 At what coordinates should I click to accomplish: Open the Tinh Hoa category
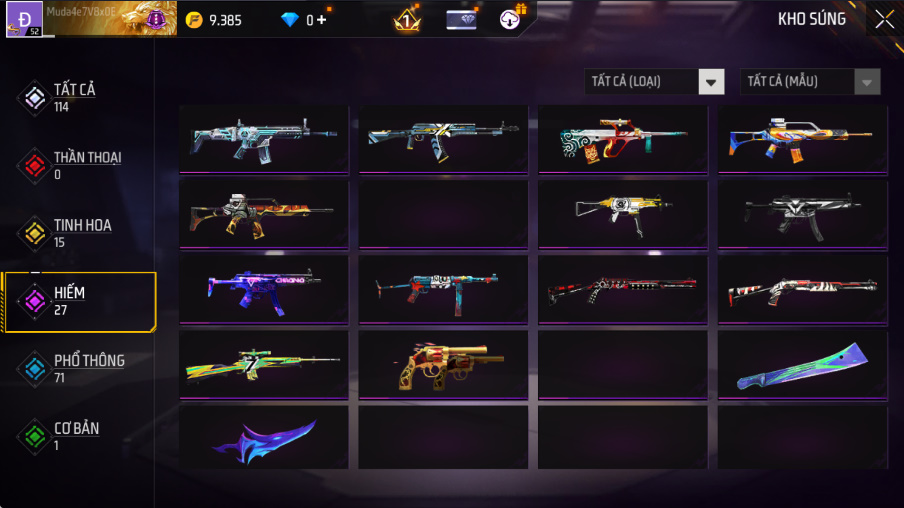pyautogui.click(x=80, y=232)
